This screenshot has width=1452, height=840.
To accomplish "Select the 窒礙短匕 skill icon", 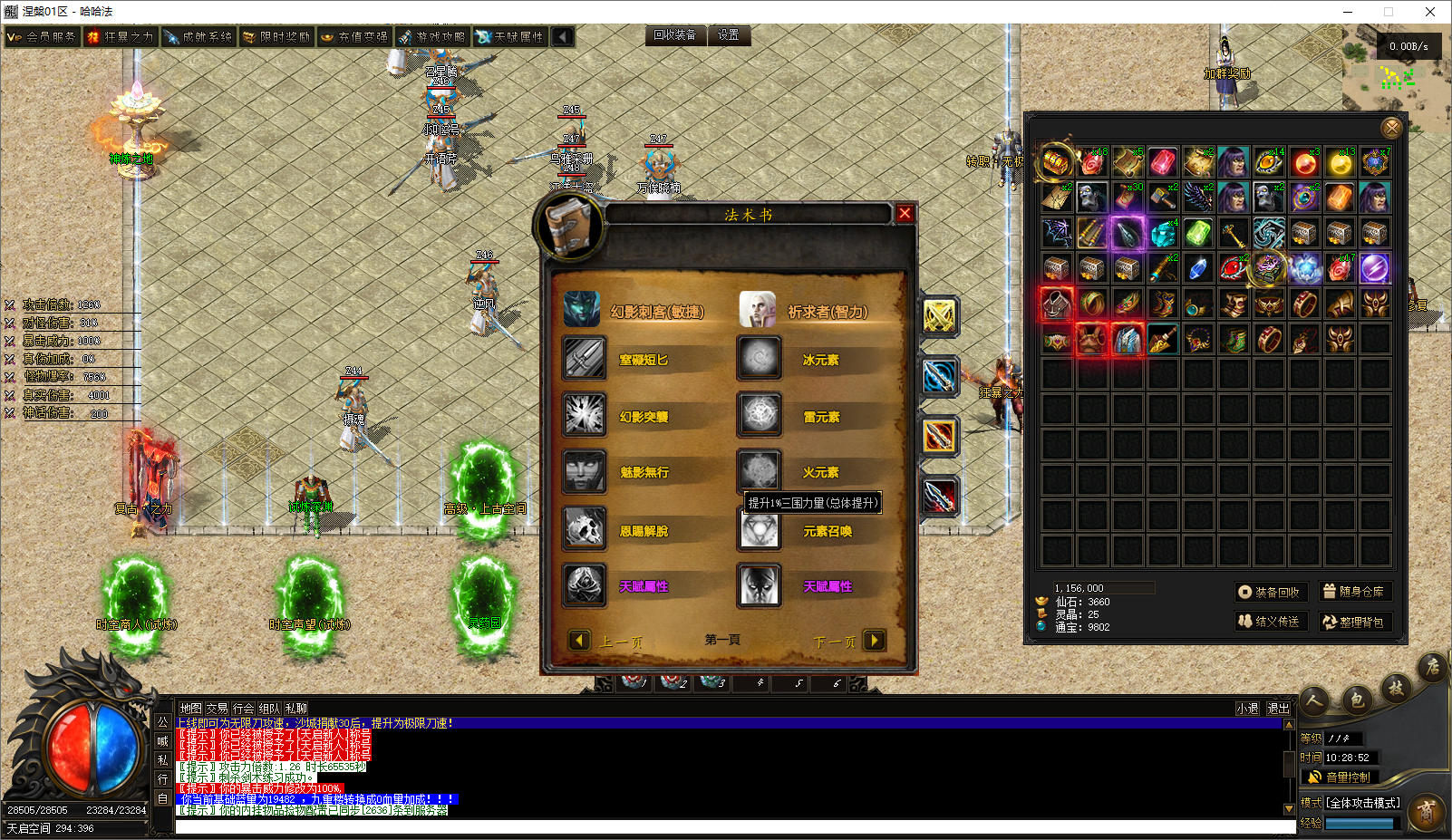I will pos(585,359).
